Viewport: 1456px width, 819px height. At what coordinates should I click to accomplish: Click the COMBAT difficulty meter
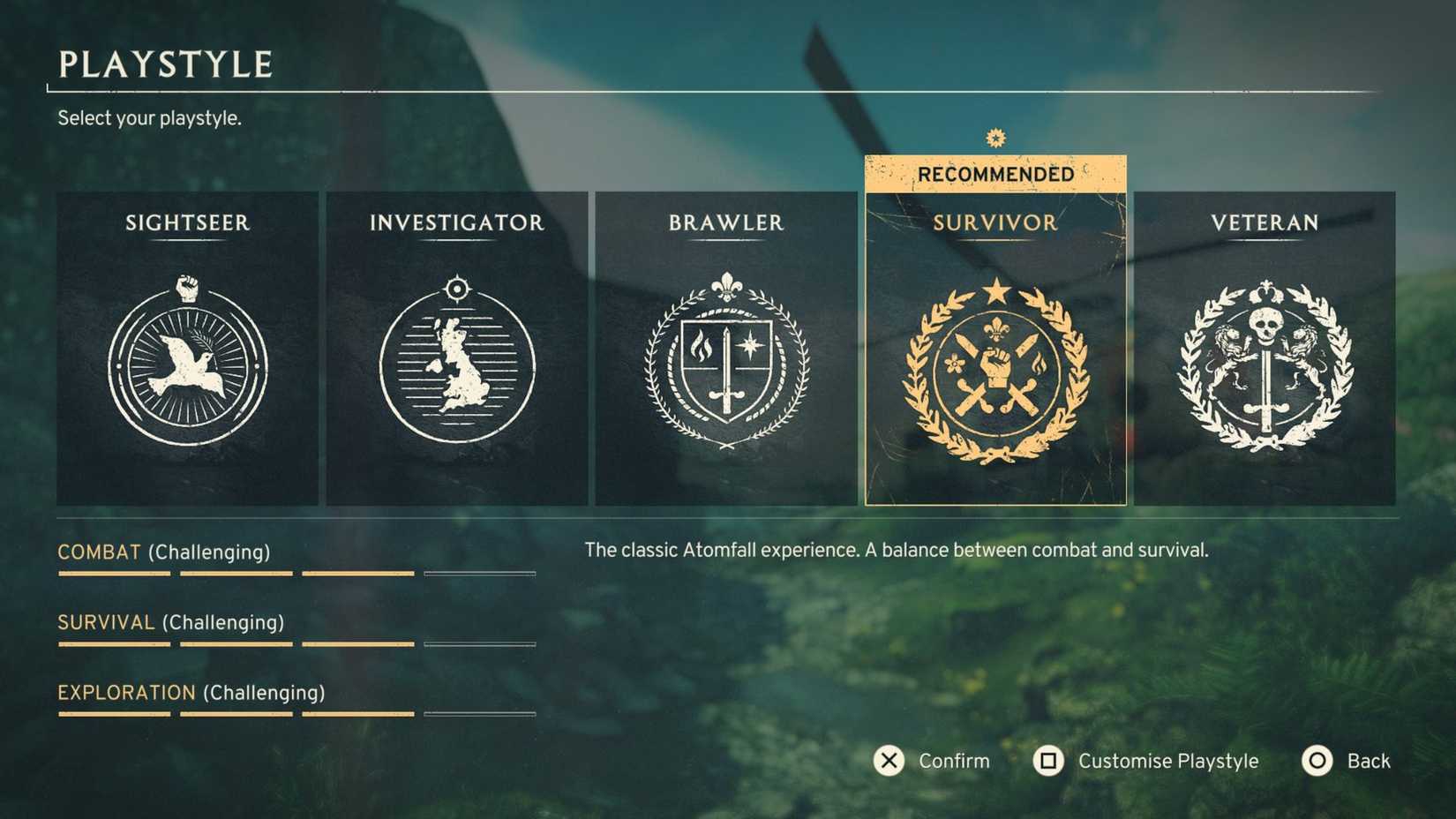click(296, 573)
